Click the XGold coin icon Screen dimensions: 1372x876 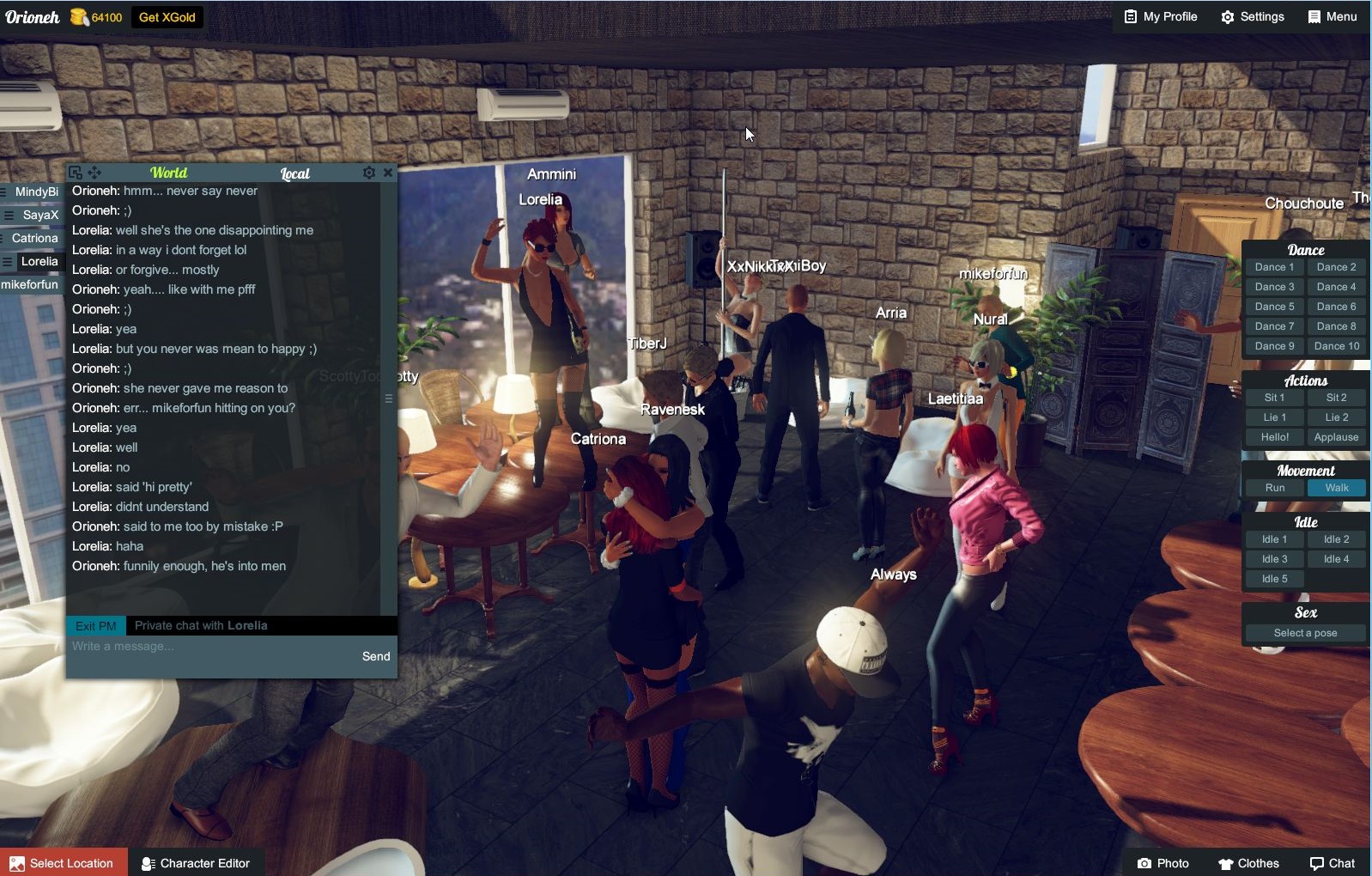pyautogui.click(x=80, y=15)
